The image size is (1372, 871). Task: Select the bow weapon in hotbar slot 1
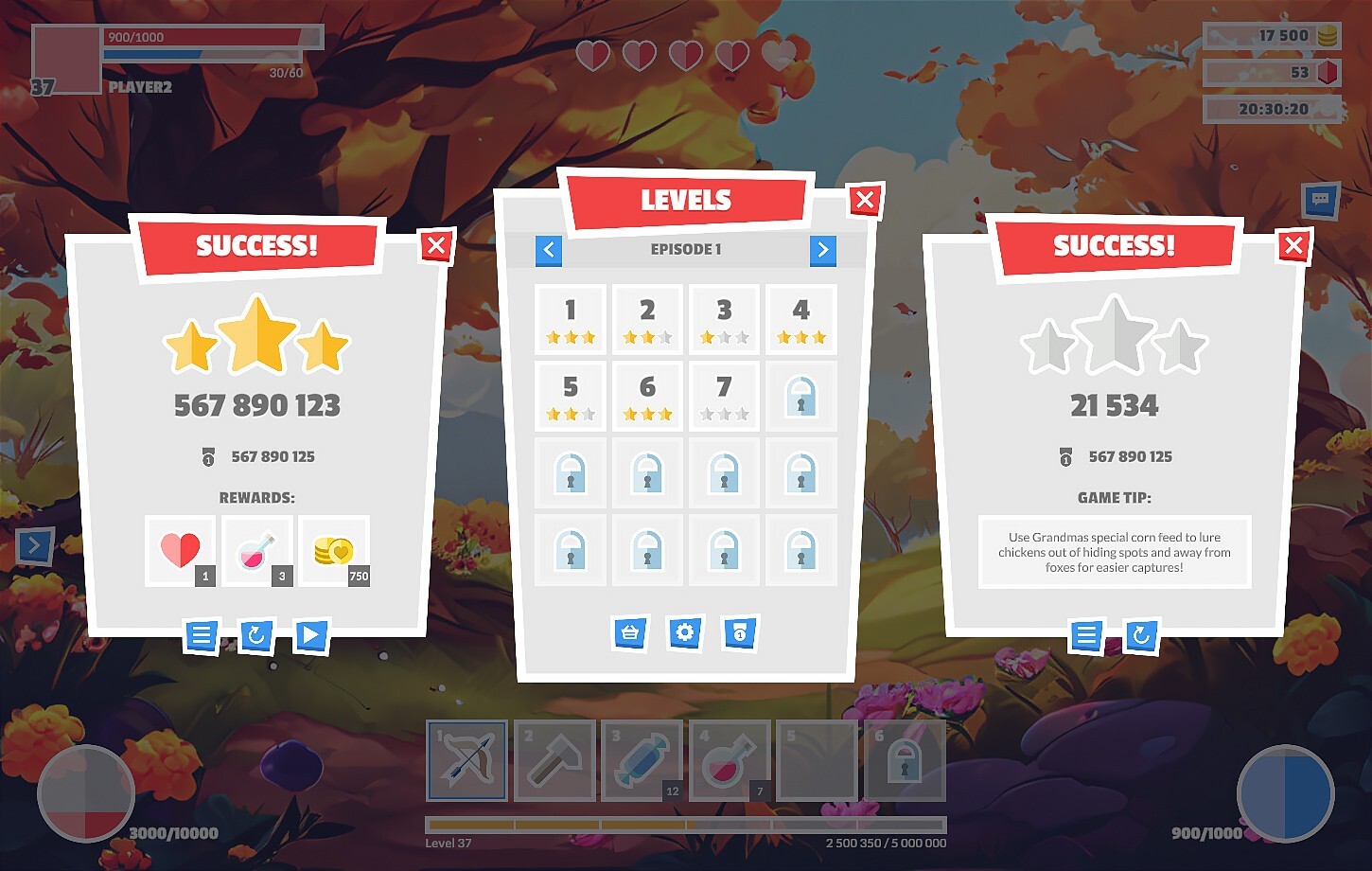(x=466, y=760)
